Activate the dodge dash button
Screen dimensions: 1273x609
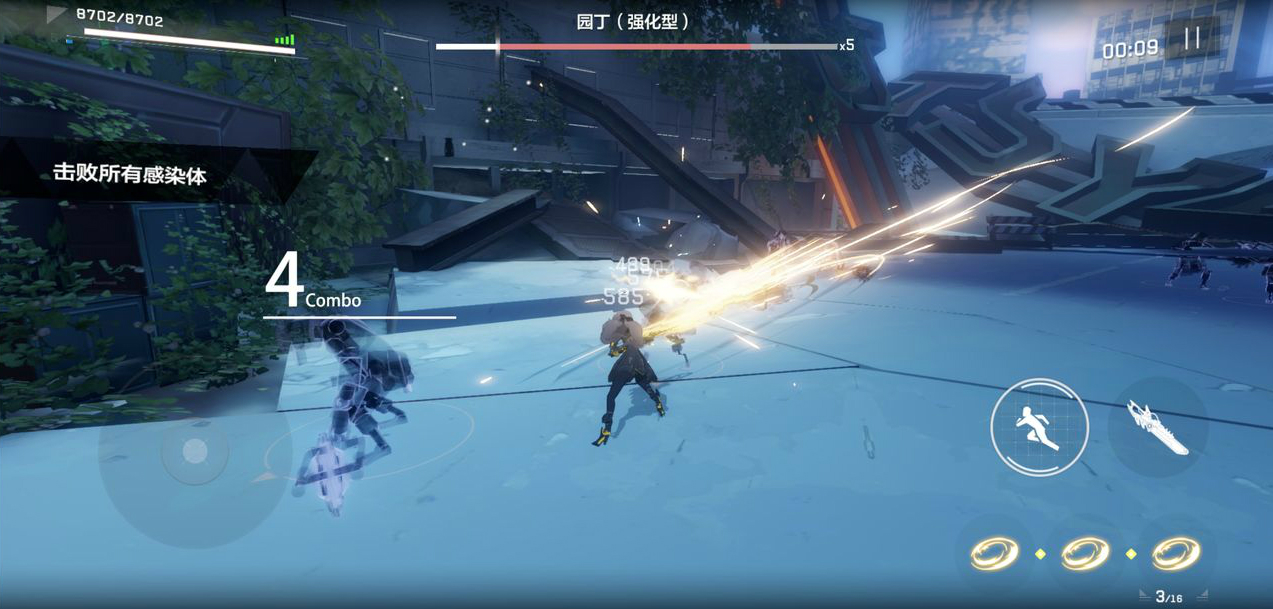(1039, 427)
